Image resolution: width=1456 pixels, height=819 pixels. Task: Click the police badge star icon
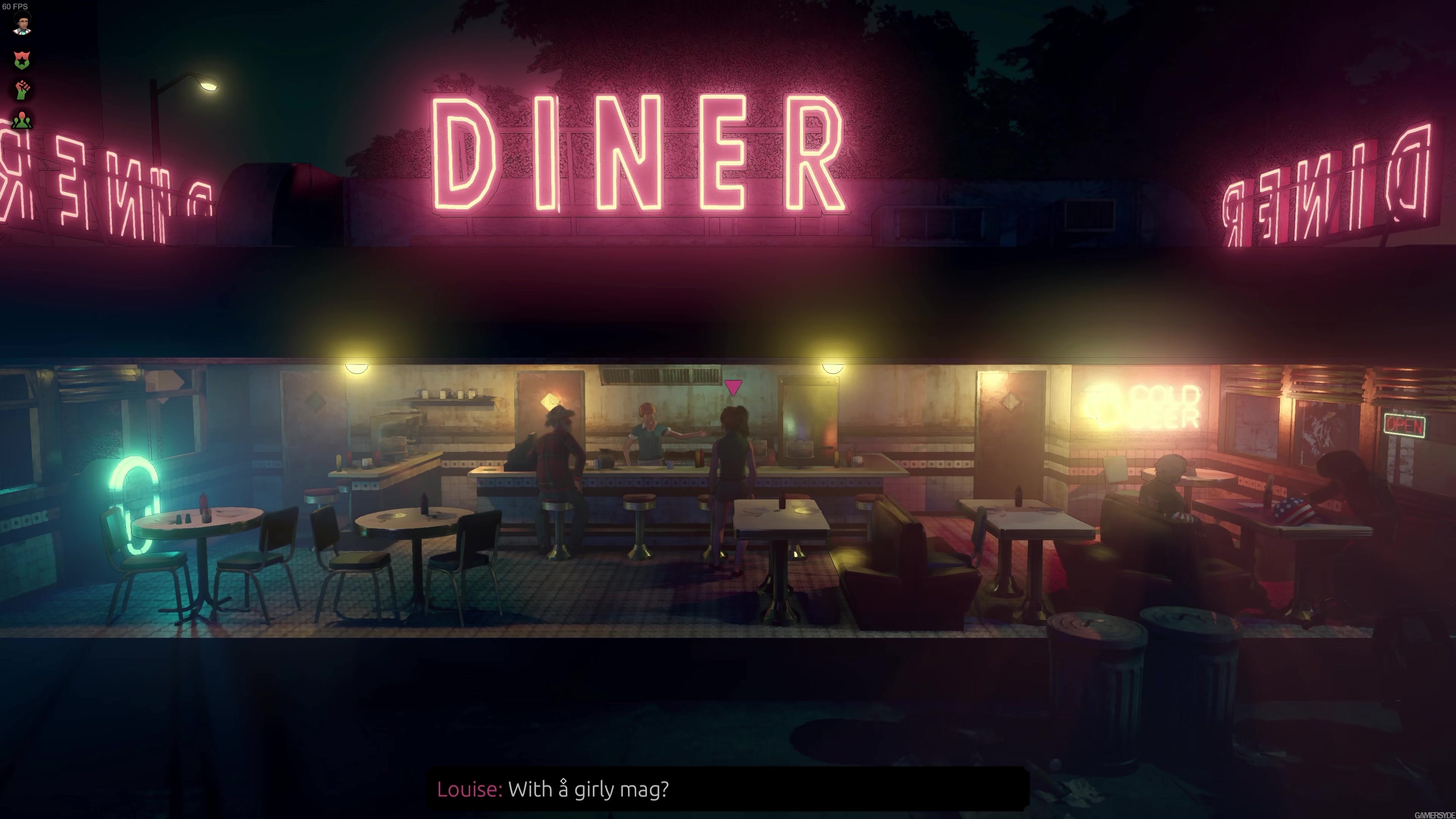click(22, 60)
